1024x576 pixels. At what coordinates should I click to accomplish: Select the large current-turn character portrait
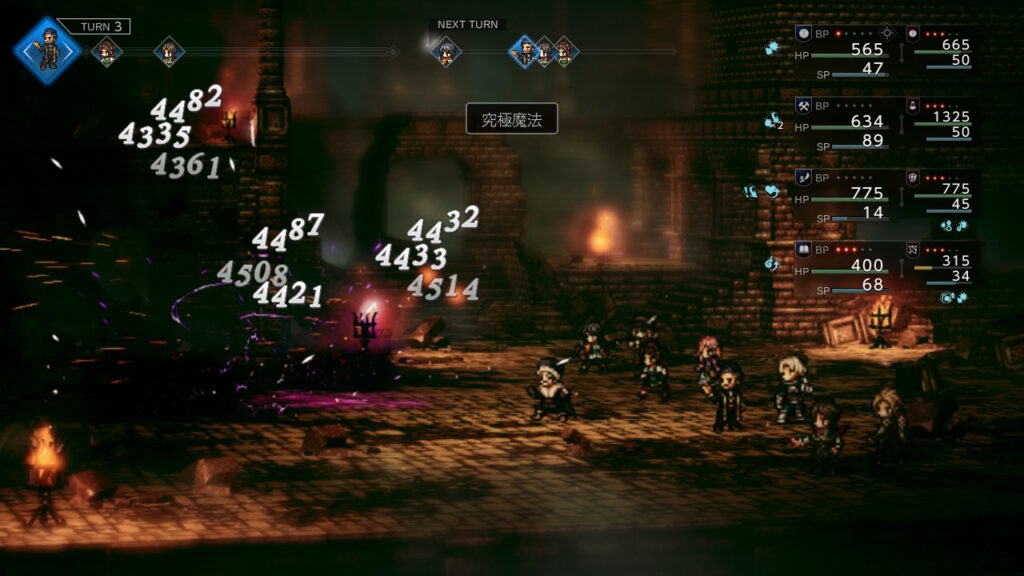click(47, 50)
